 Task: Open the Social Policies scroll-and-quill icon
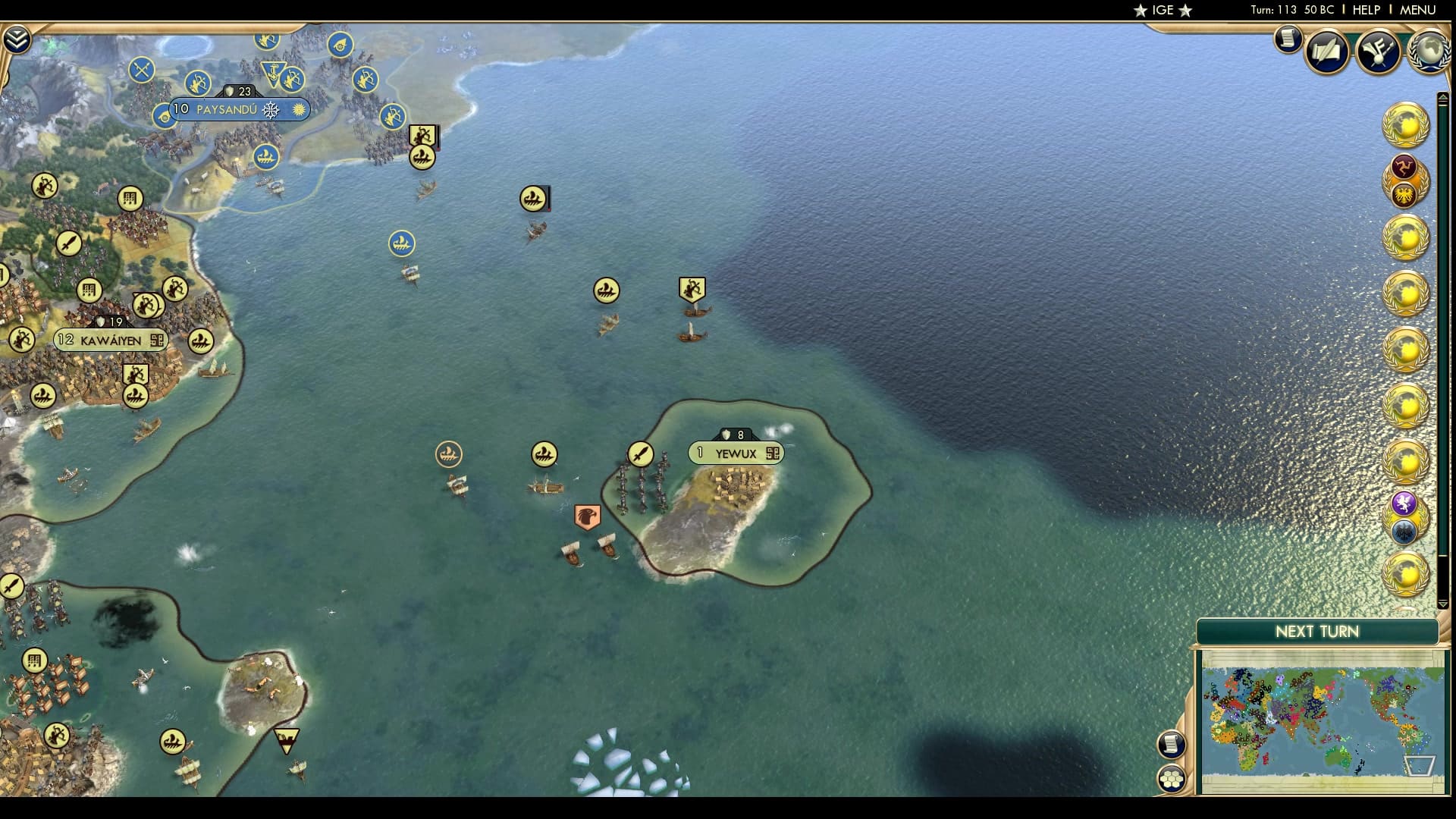coord(1327,51)
